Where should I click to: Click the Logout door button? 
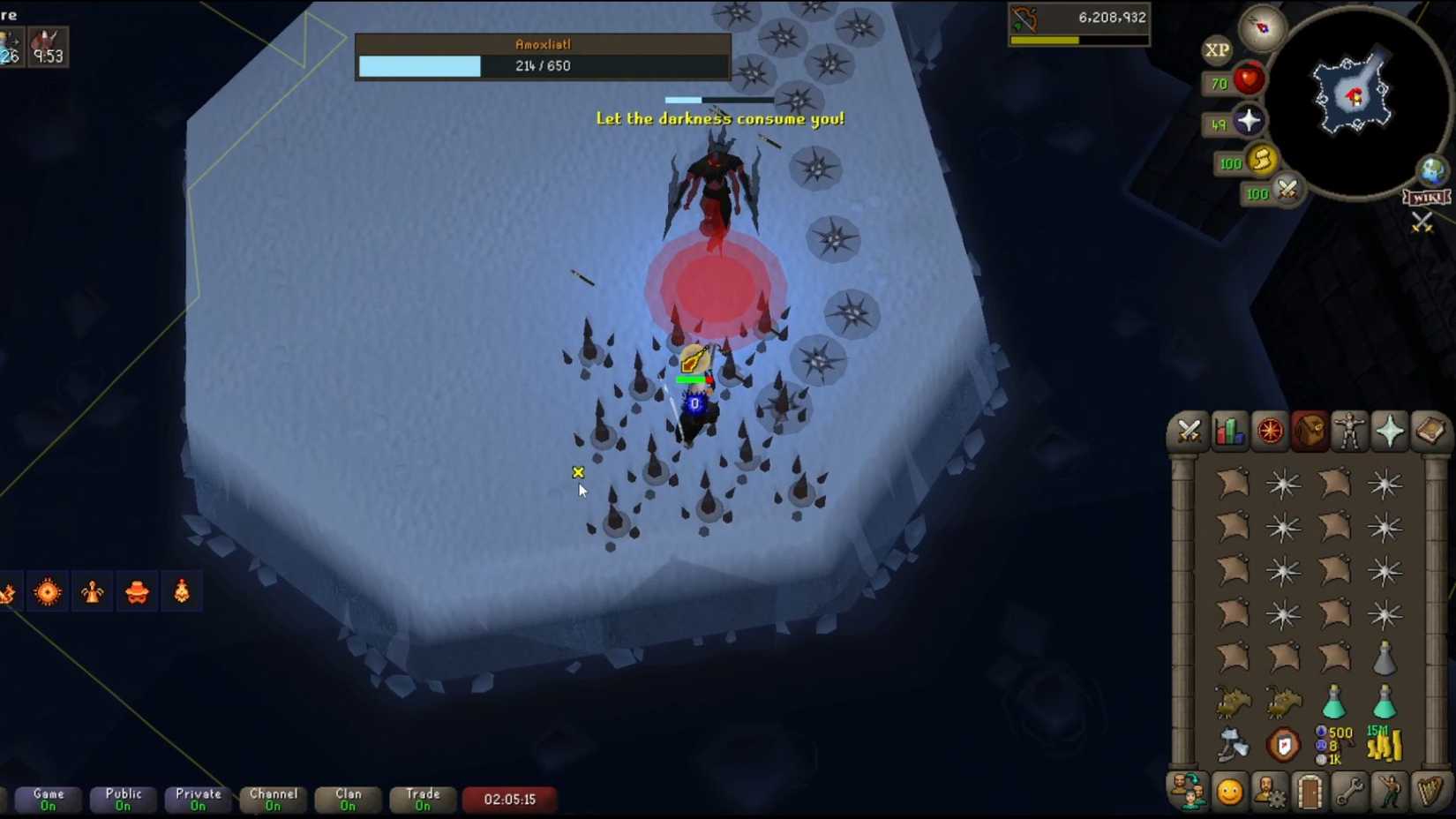[1310, 793]
